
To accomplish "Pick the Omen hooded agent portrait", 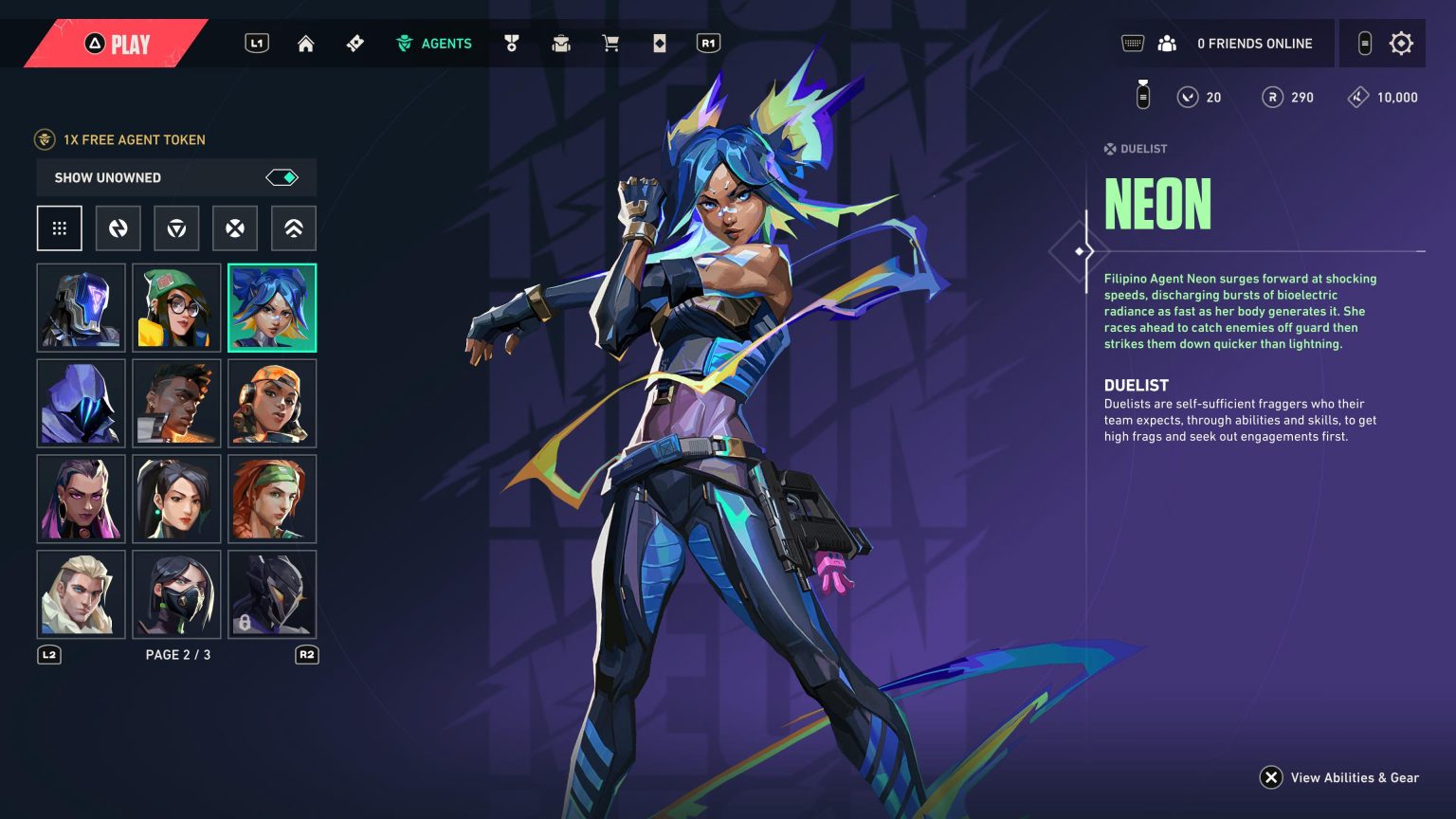I will 81,404.
